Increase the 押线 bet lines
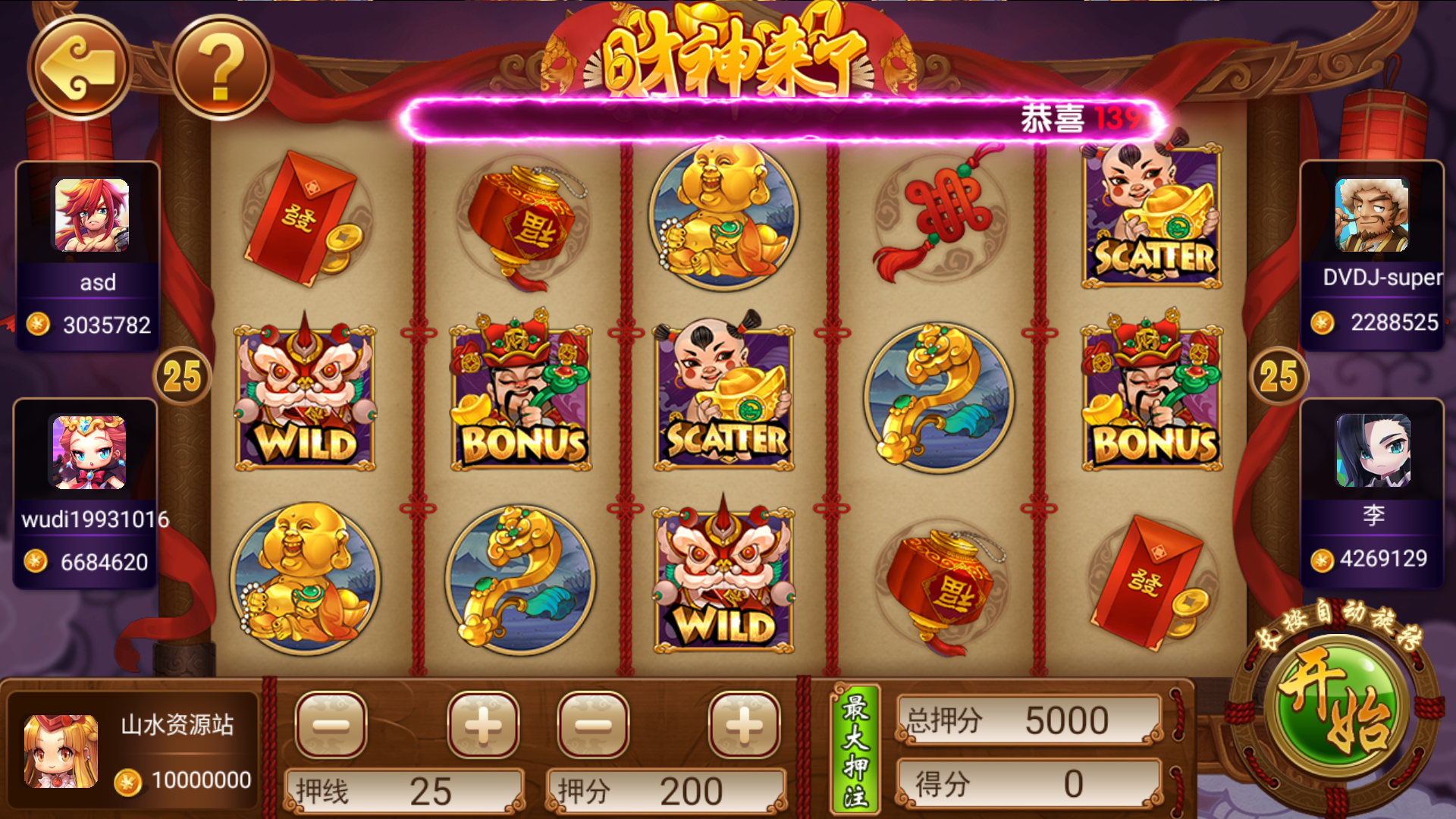The height and width of the screenshot is (819, 1456). (483, 725)
